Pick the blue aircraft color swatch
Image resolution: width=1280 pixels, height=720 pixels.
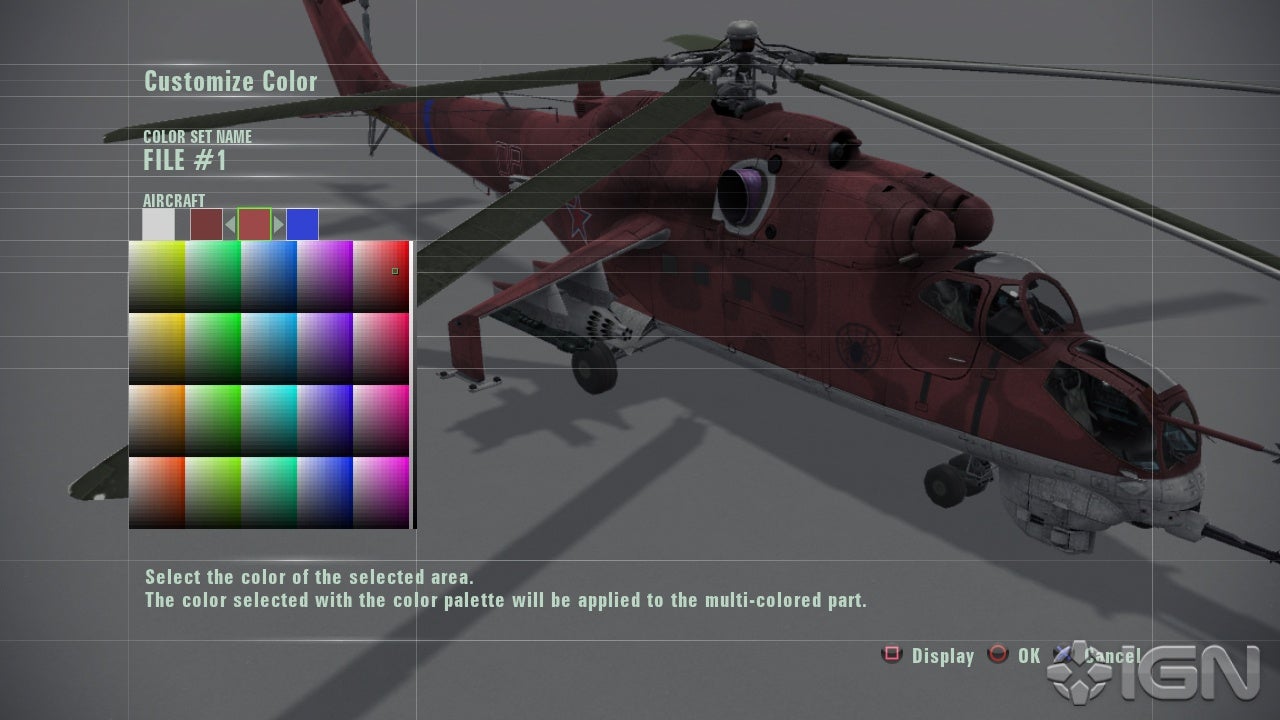point(302,224)
